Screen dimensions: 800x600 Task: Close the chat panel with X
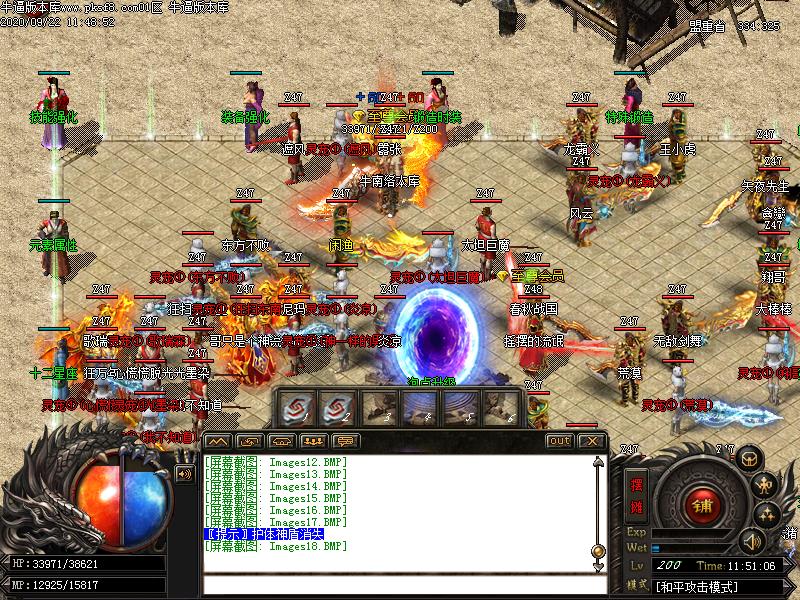click(592, 441)
